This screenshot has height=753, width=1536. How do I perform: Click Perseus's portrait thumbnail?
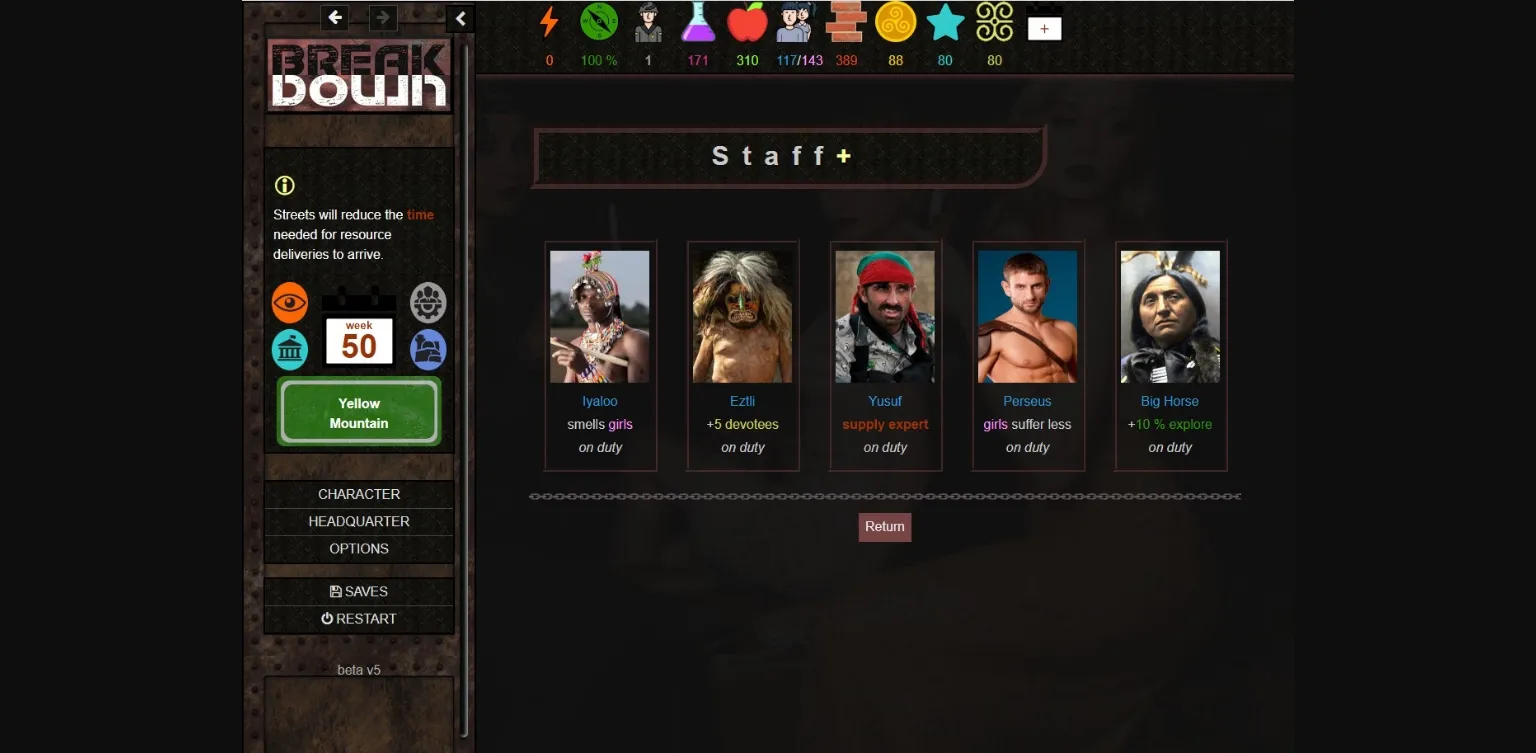(x=1027, y=316)
